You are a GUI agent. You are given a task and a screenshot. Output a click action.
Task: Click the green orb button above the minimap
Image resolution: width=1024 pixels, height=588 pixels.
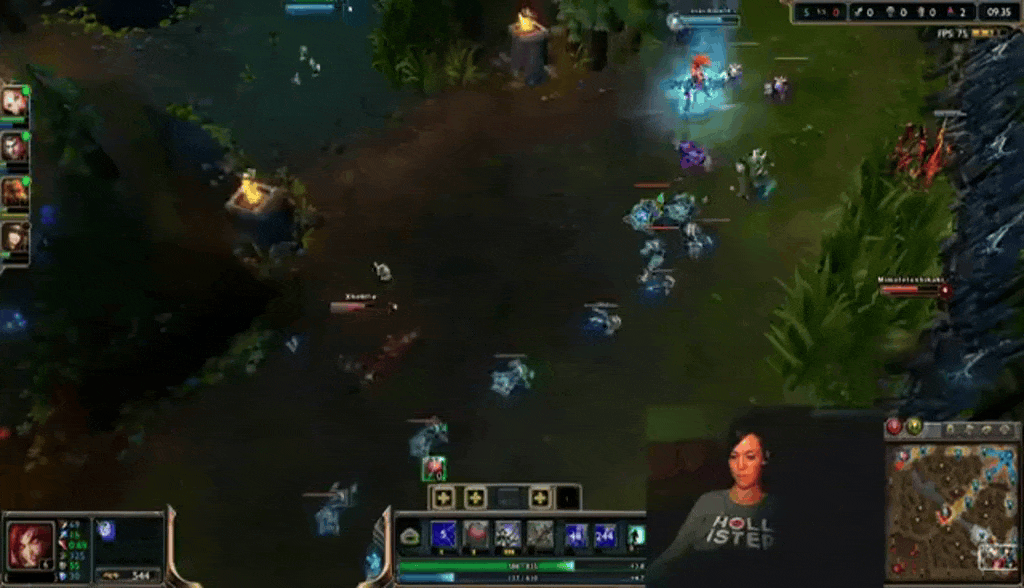(913, 427)
